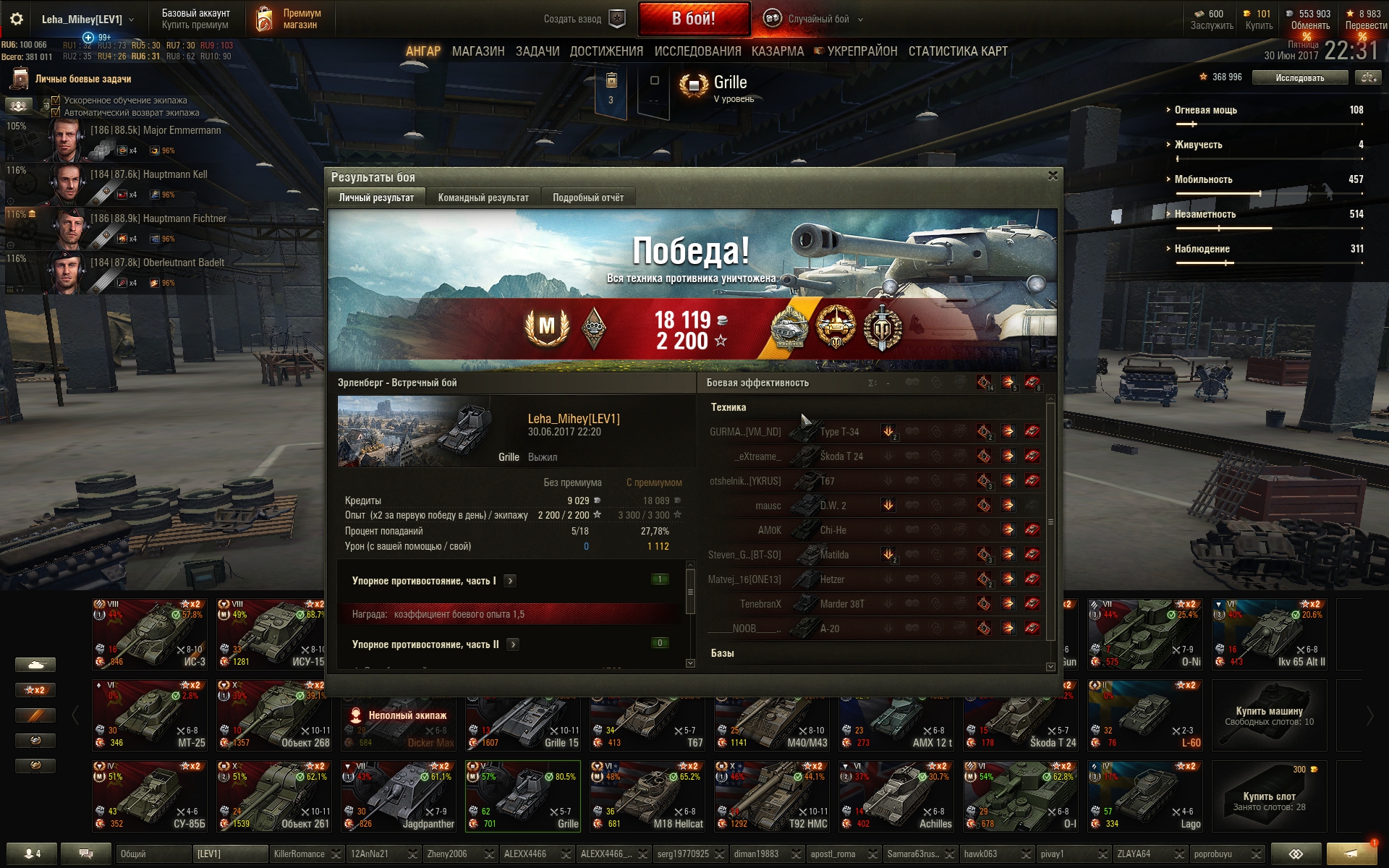Choose the Jagdpanther tank tile

coord(398,796)
